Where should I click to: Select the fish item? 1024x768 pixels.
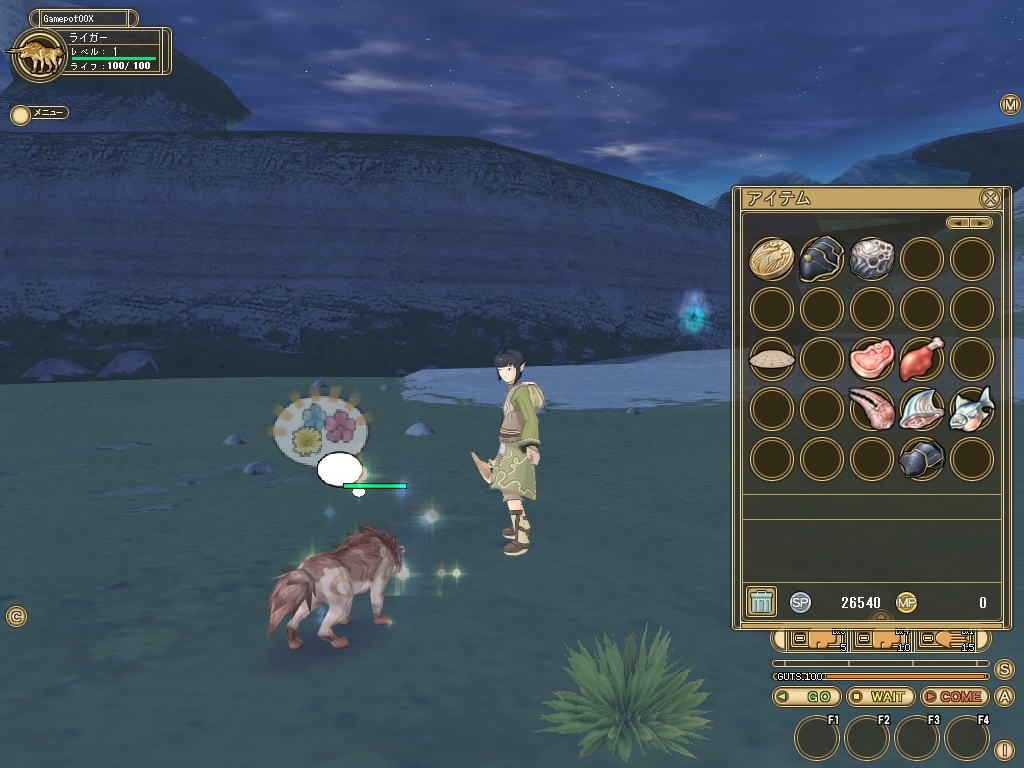971,409
